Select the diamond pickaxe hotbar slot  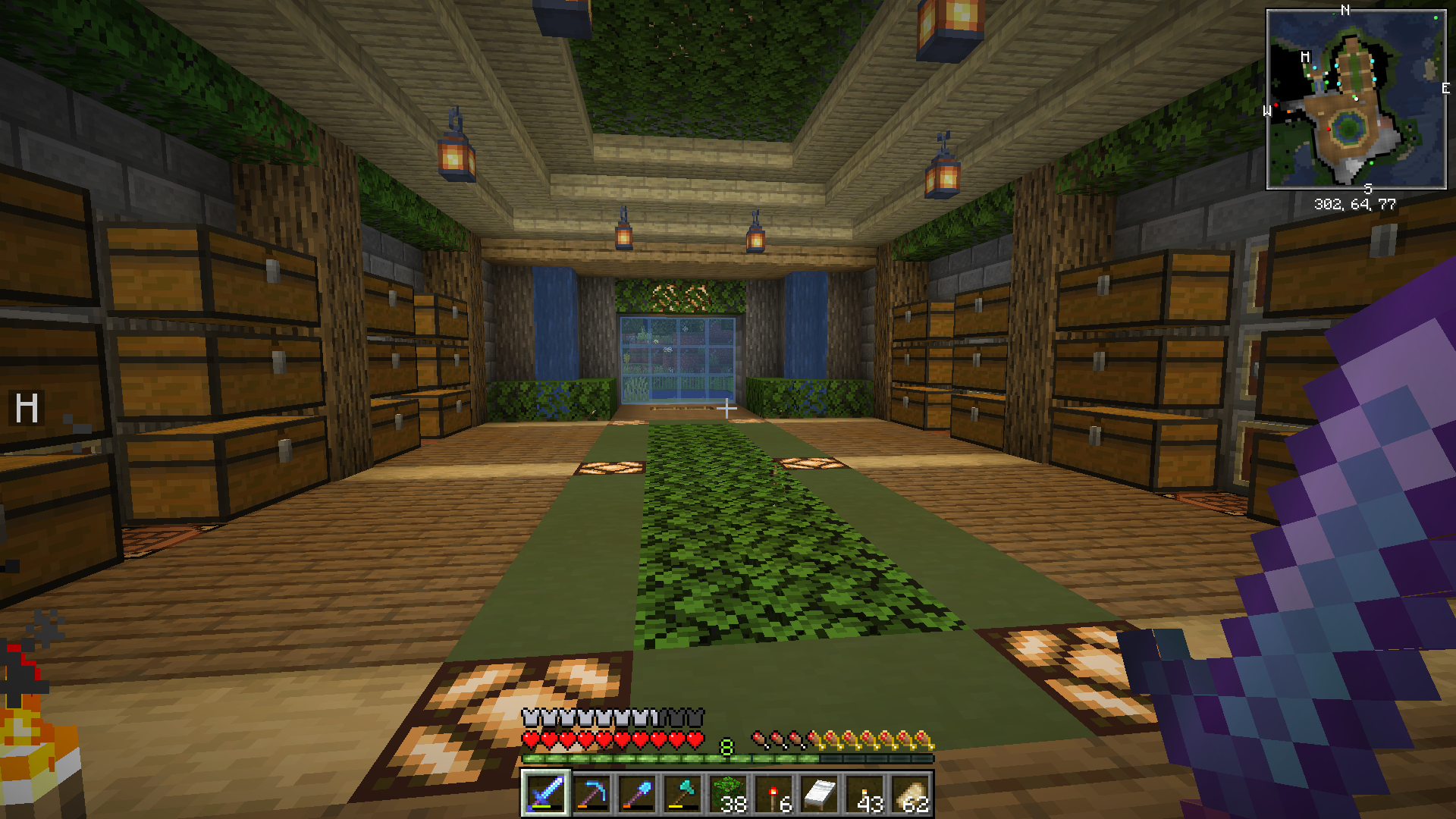(591, 794)
